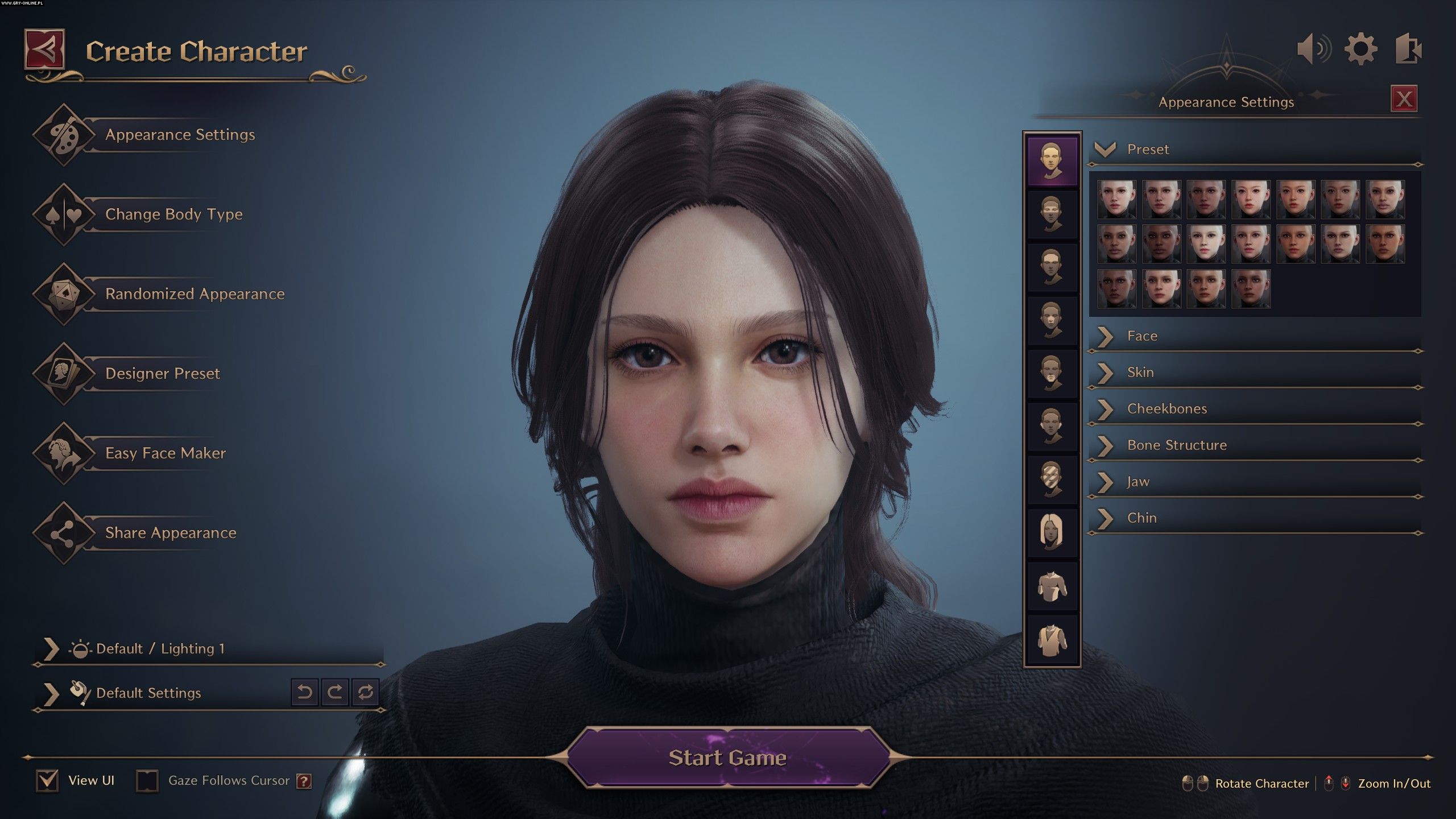Image resolution: width=1456 pixels, height=819 pixels.
Task: Open the gear settings icon
Action: click(x=1360, y=49)
